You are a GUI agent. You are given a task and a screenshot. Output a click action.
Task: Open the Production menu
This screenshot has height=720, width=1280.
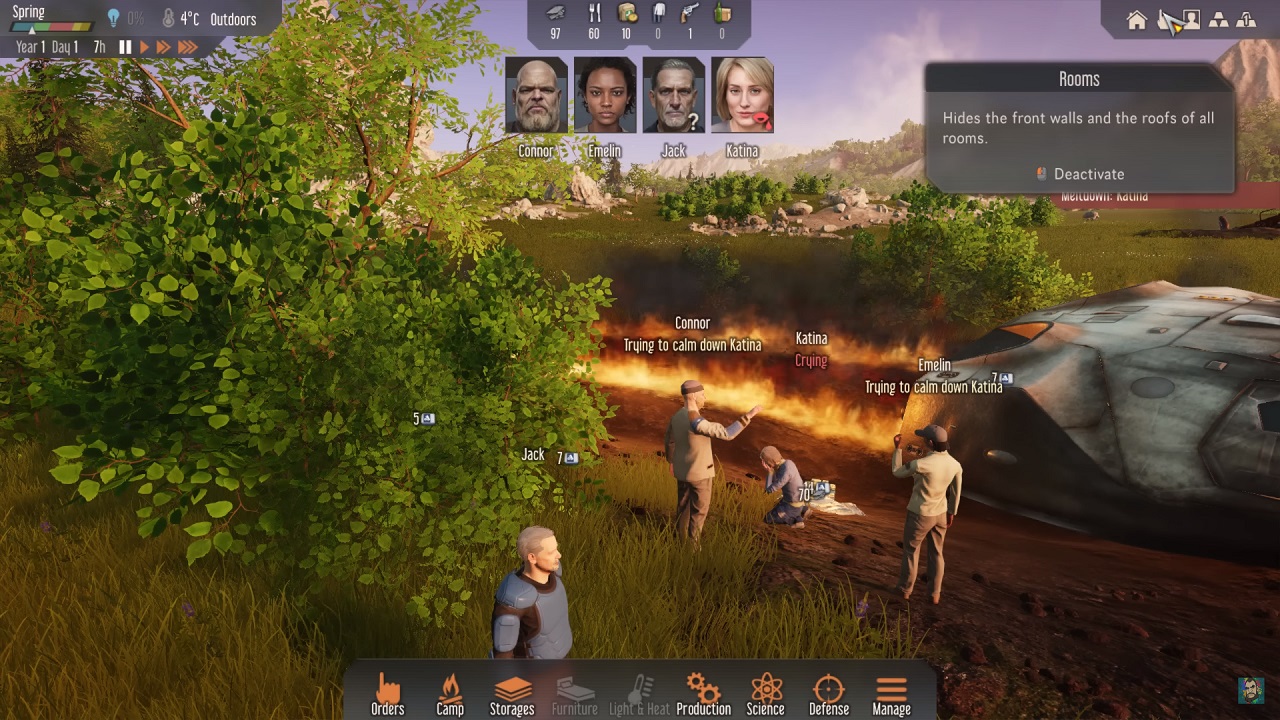tap(703, 694)
